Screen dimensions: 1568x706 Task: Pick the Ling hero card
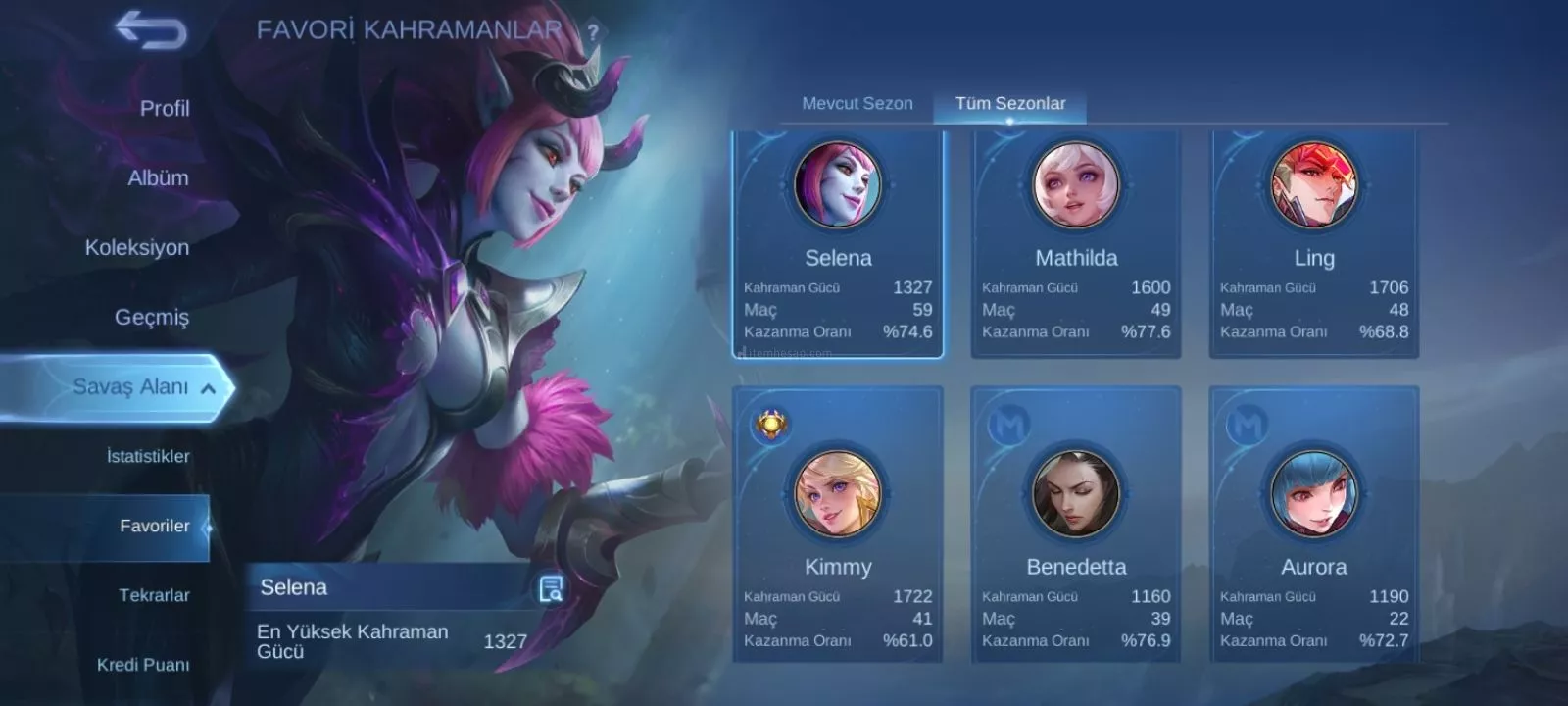(x=1314, y=245)
